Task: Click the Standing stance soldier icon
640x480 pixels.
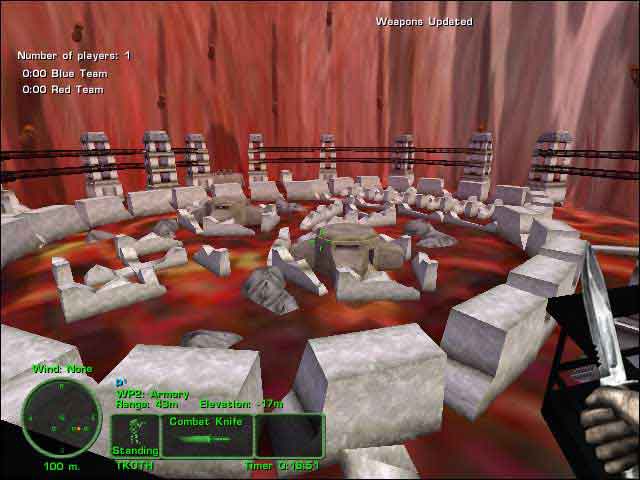Action: click(133, 436)
